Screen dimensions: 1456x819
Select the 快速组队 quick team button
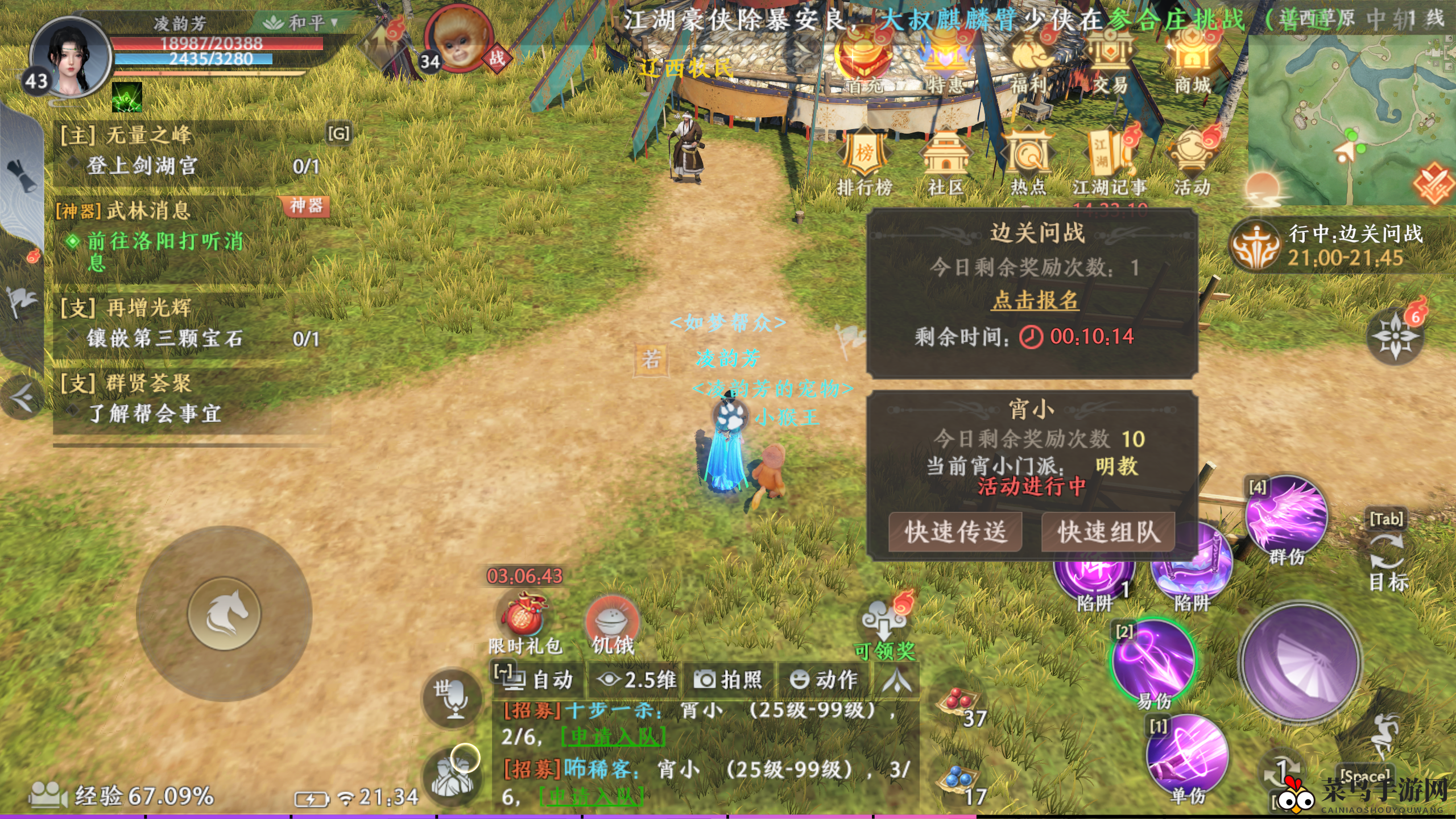1107,532
